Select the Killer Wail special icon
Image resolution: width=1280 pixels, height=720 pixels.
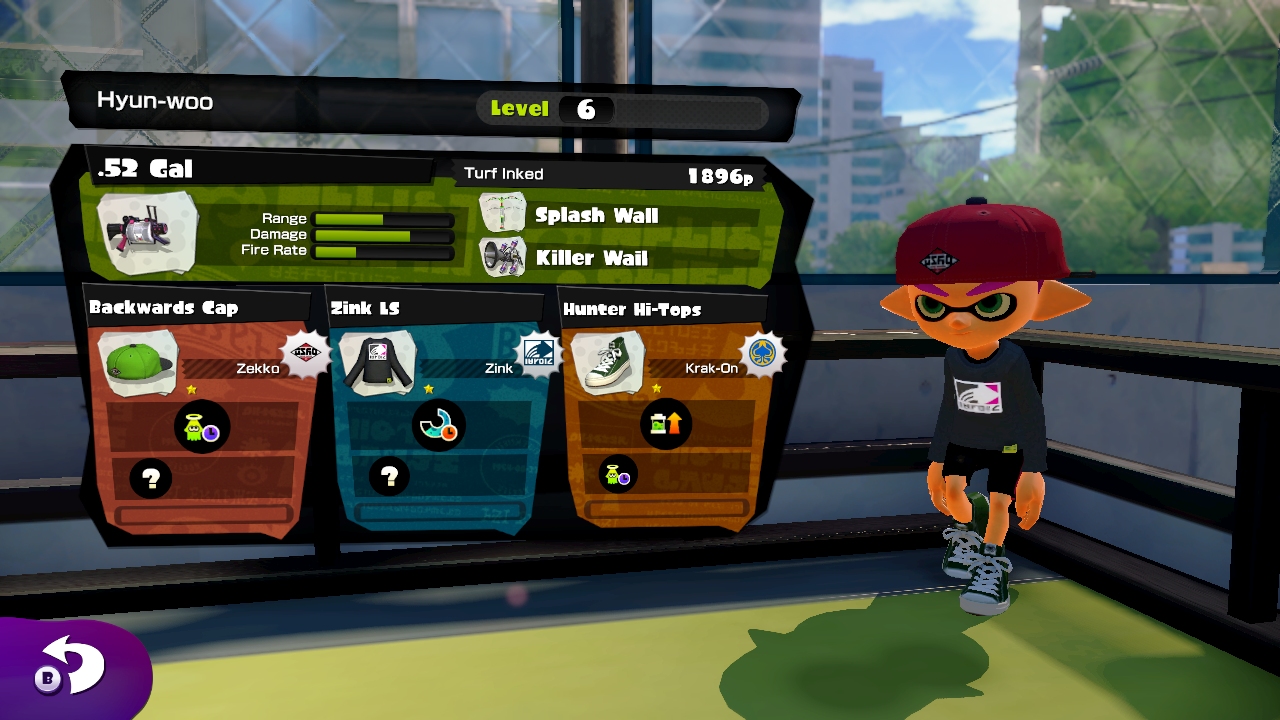coord(503,257)
